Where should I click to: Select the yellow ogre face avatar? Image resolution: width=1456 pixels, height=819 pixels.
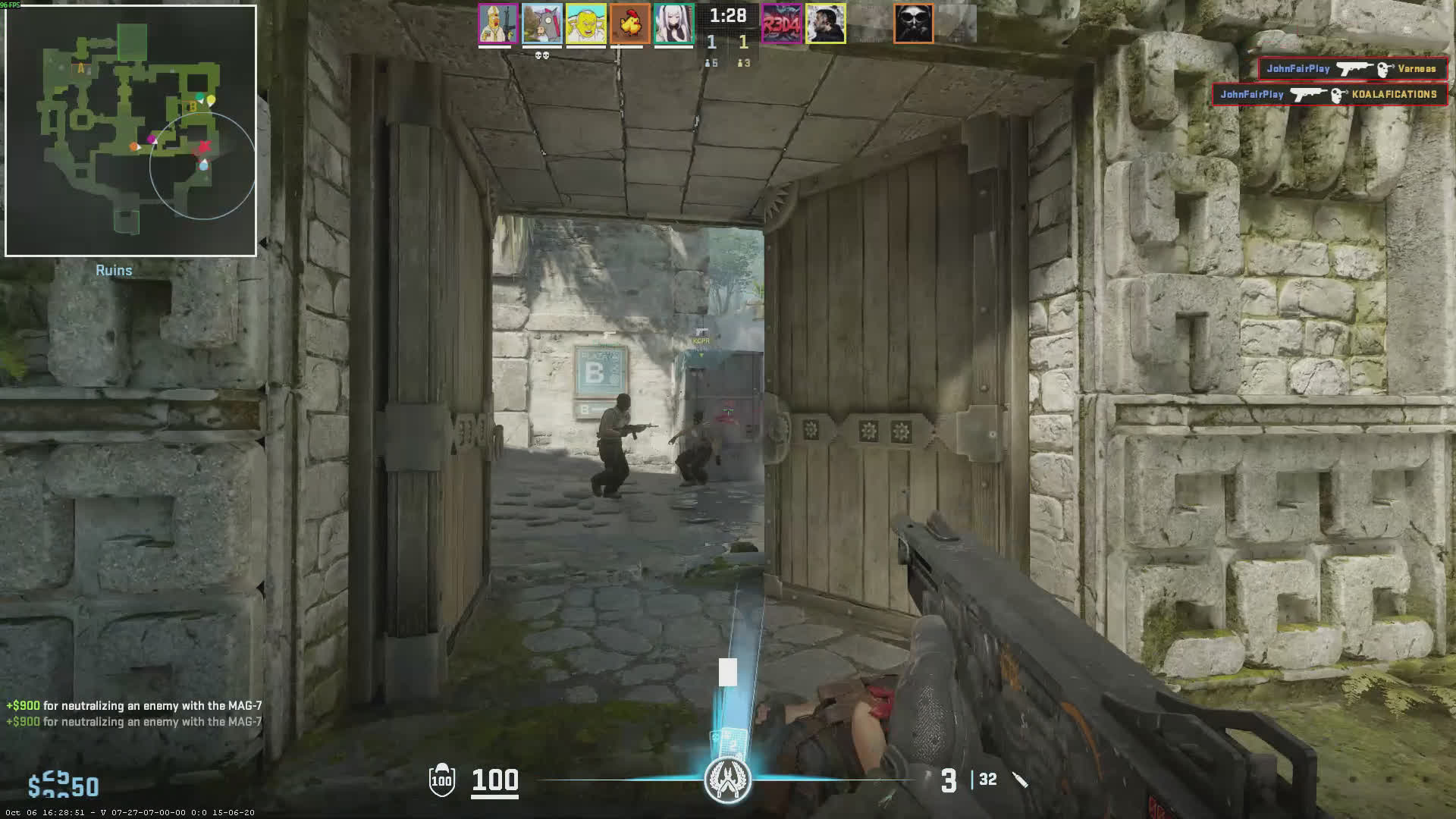tap(585, 24)
